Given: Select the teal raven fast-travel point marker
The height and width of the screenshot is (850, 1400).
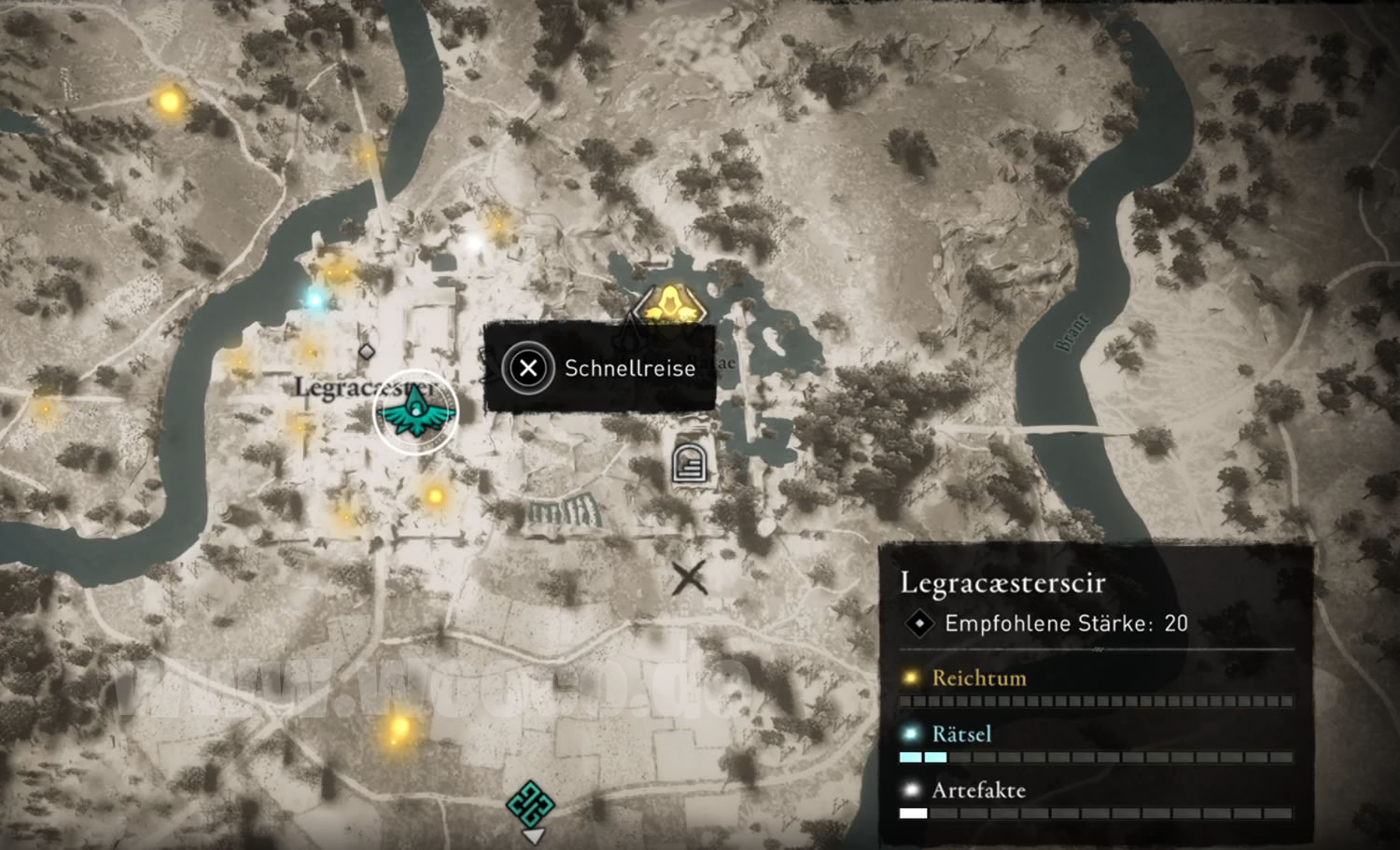Looking at the screenshot, I should point(415,411).
